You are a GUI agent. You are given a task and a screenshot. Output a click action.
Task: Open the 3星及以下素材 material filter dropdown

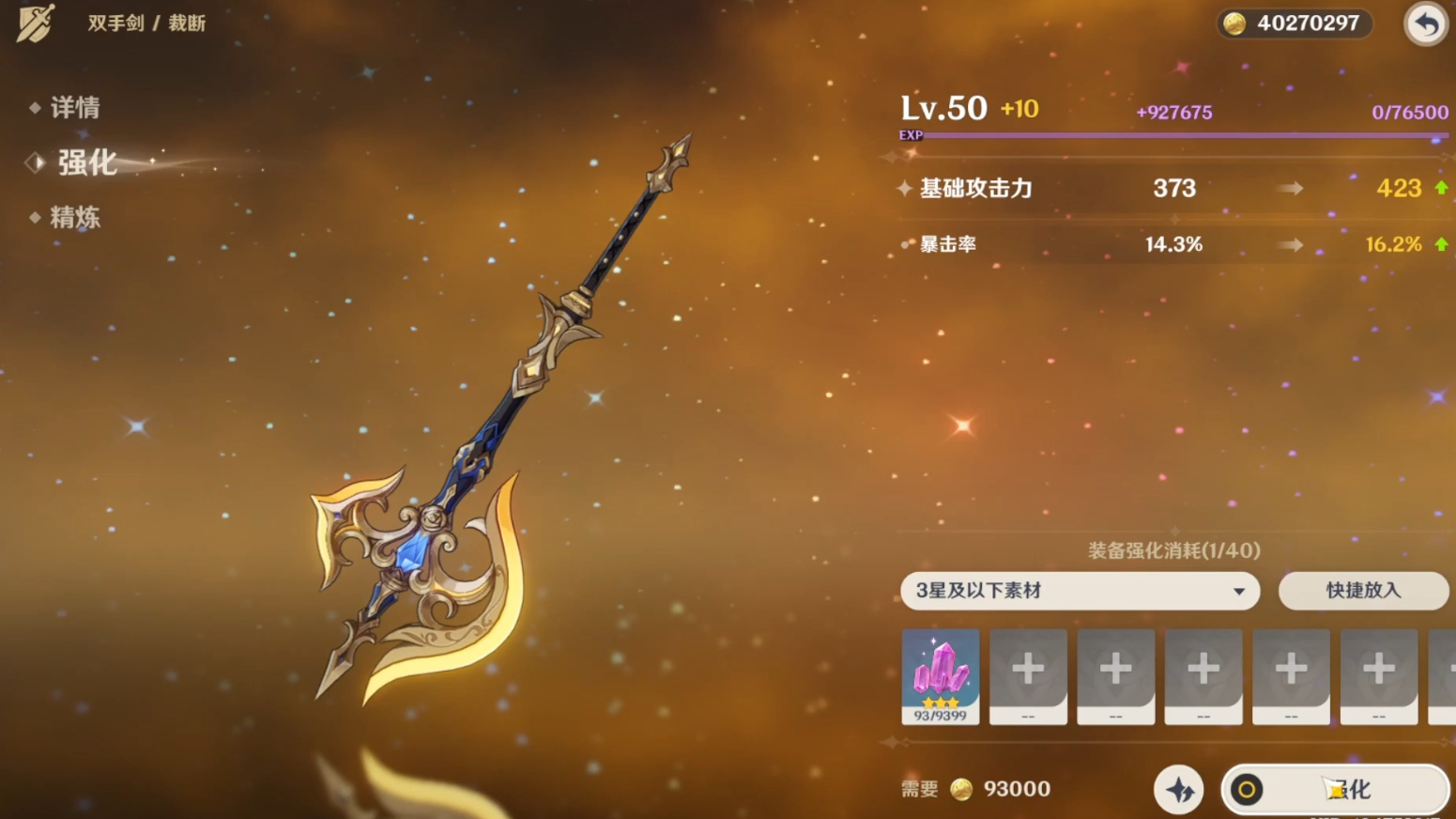[1080, 591]
